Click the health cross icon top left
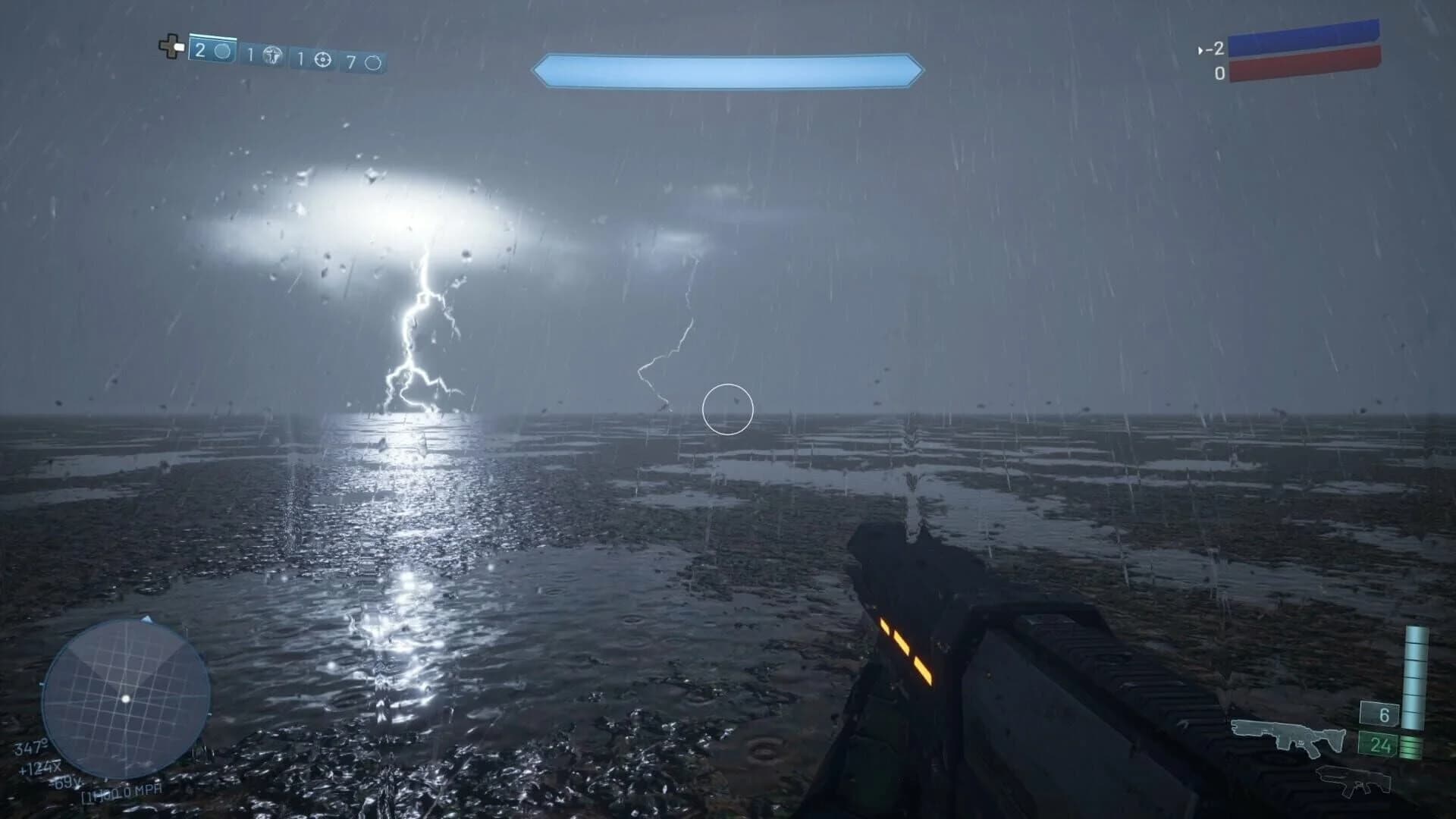Viewport: 1456px width, 819px height. 171,49
